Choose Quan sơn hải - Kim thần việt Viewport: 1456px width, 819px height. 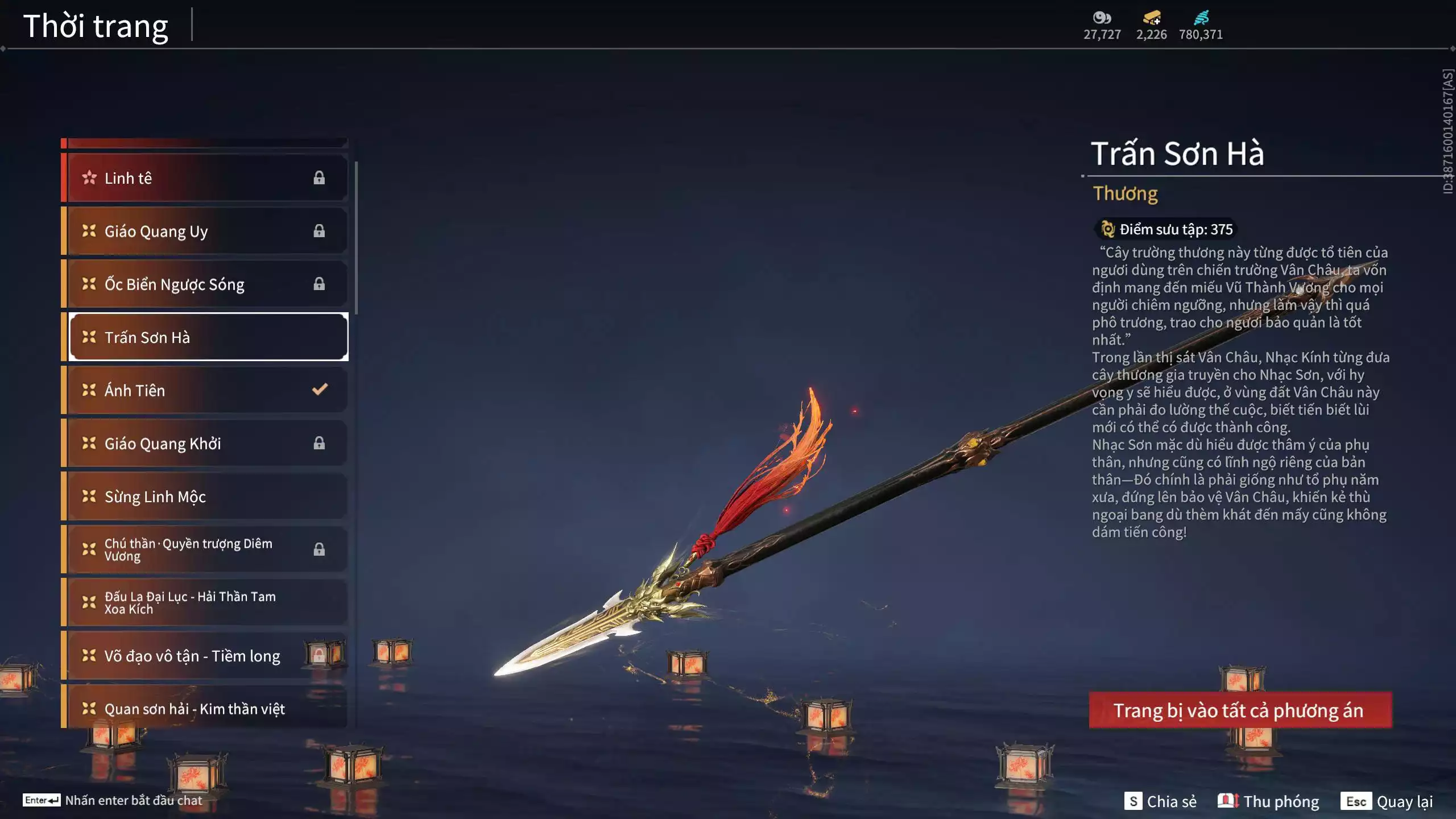coord(205,708)
